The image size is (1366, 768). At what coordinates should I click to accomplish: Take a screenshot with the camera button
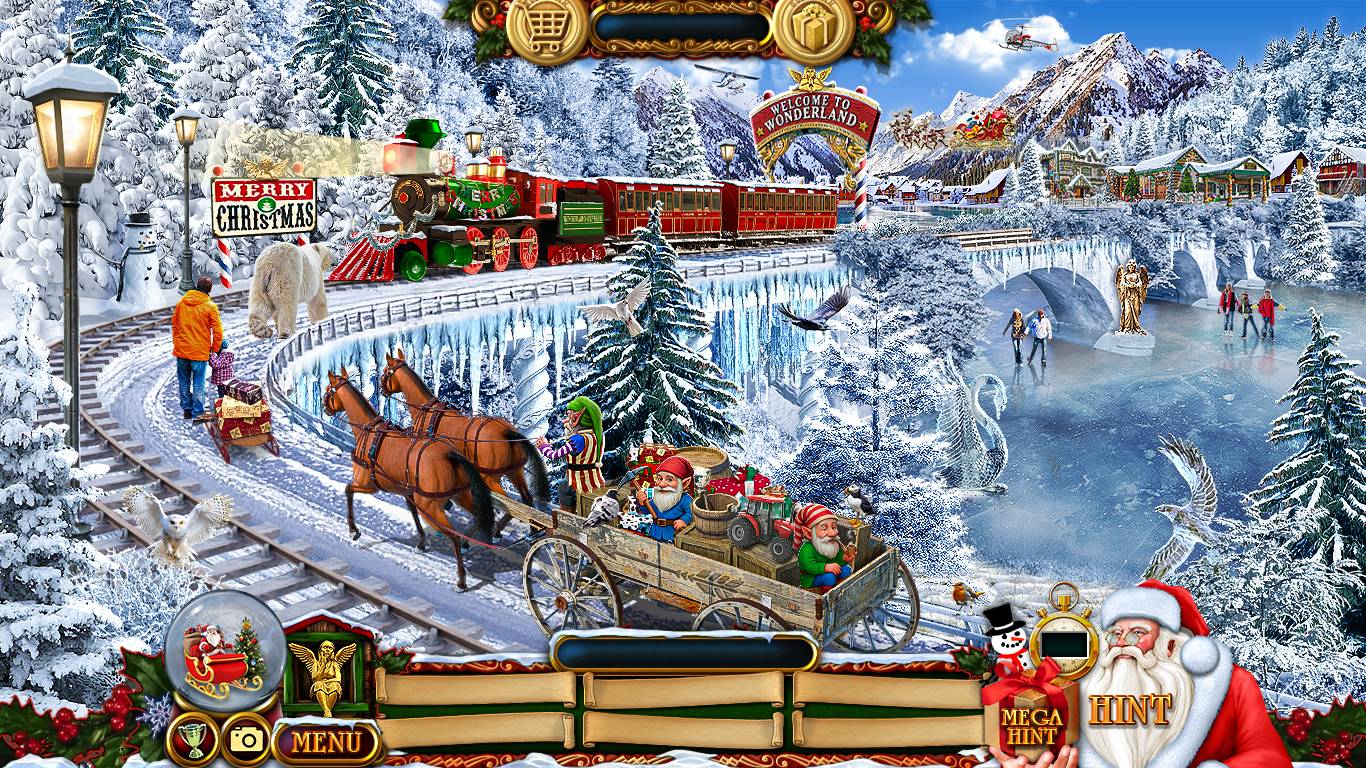246,739
